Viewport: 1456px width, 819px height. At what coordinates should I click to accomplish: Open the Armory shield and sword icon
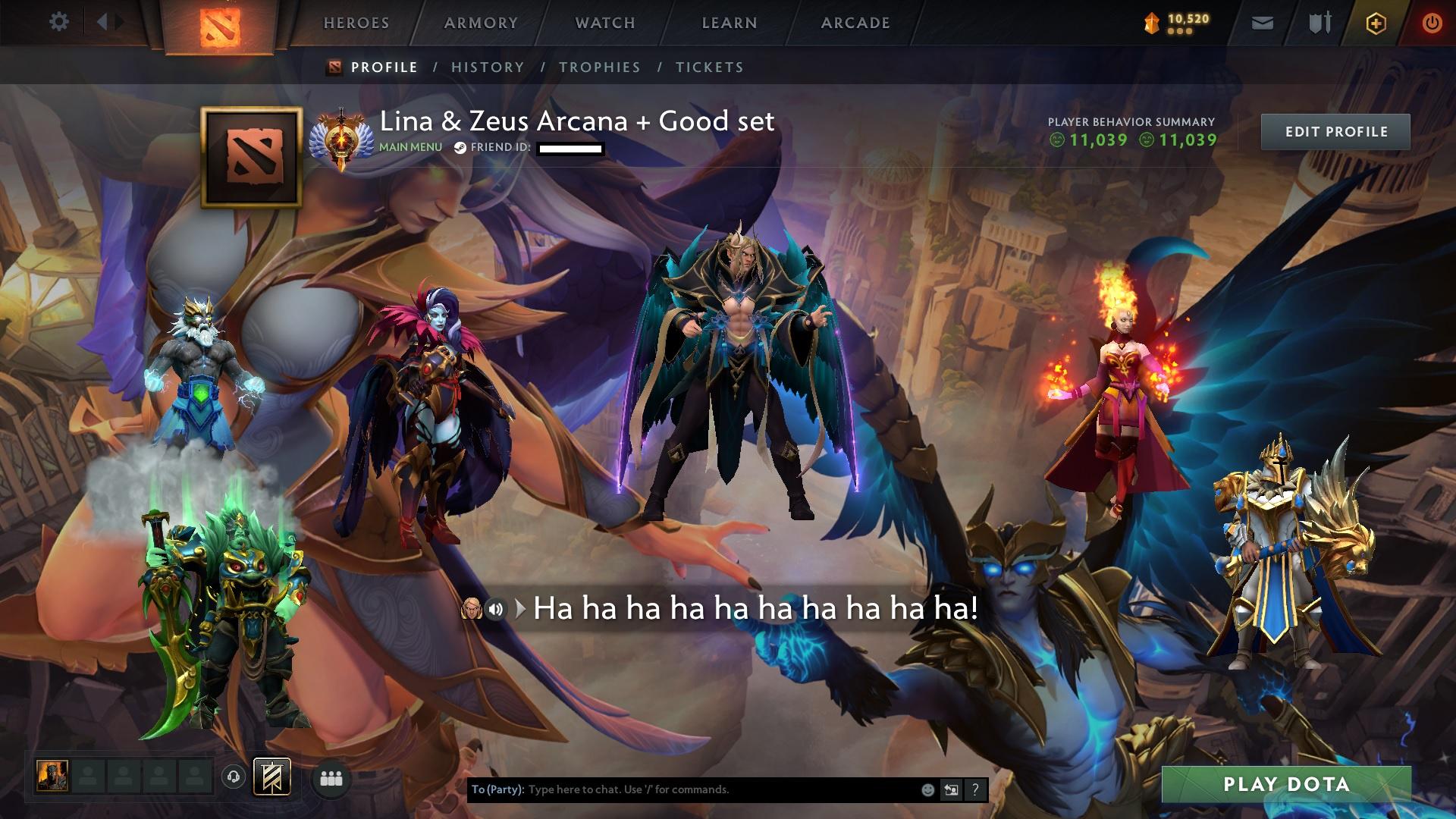[1318, 23]
